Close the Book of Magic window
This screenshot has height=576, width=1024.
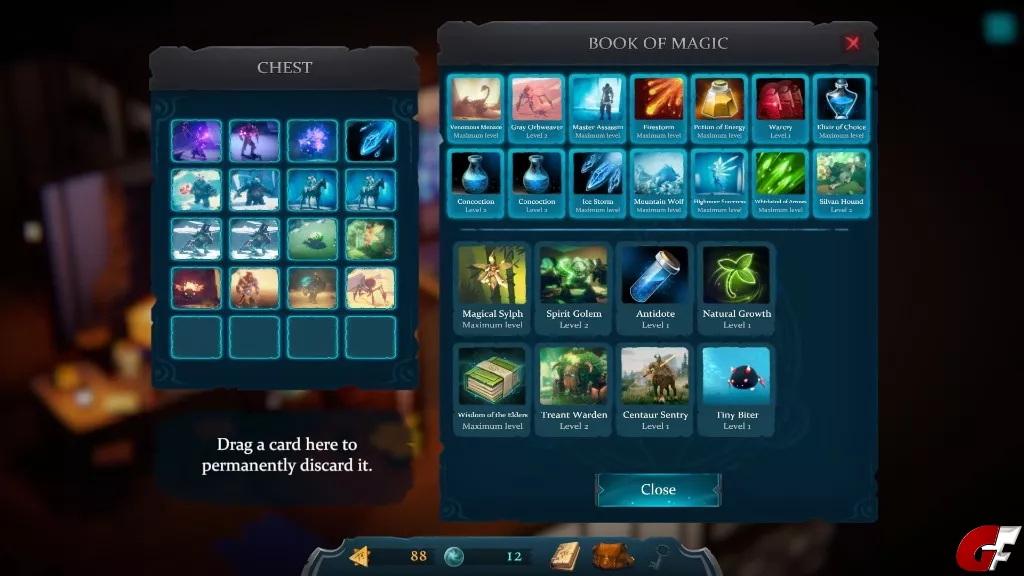click(658, 489)
